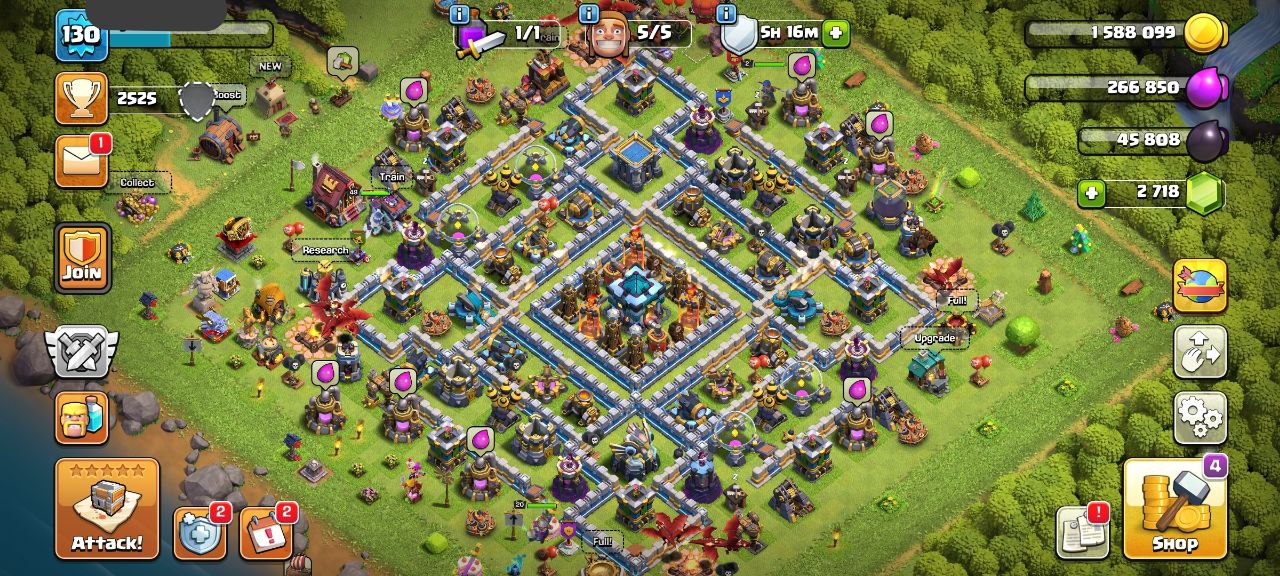Open the Shop

click(1174, 509)
